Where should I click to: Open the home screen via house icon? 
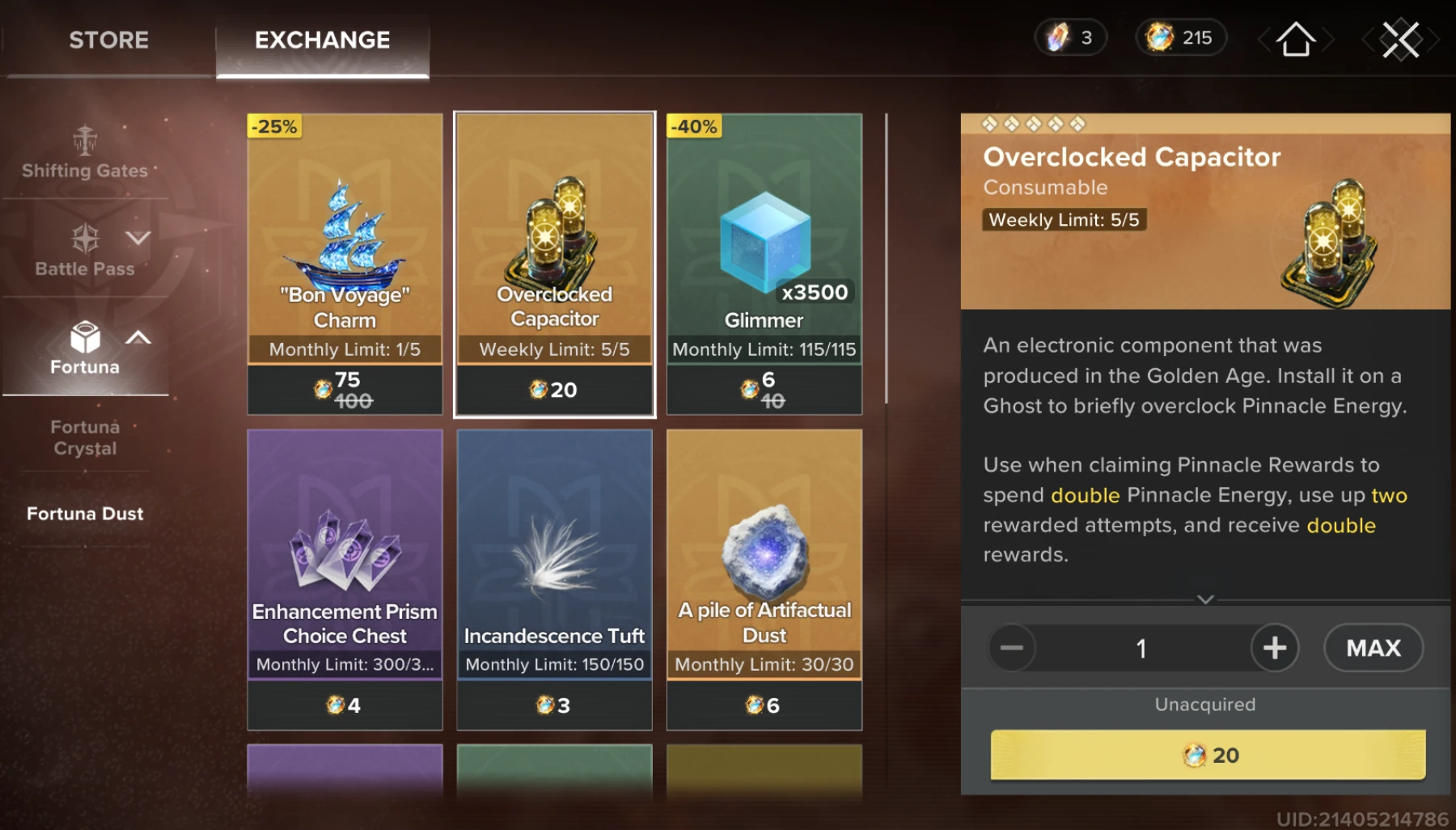tap(1295, 37)
